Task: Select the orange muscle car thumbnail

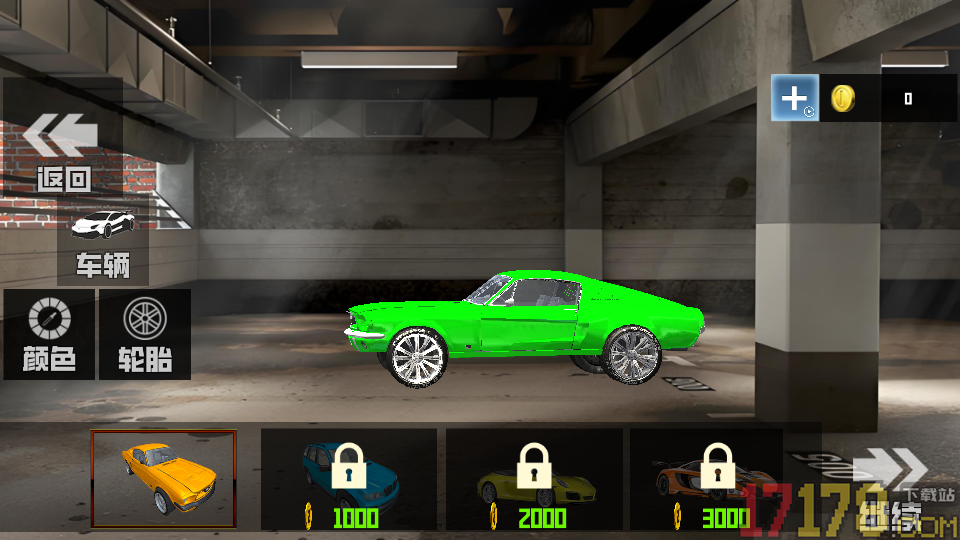Action: pos(164,478)
